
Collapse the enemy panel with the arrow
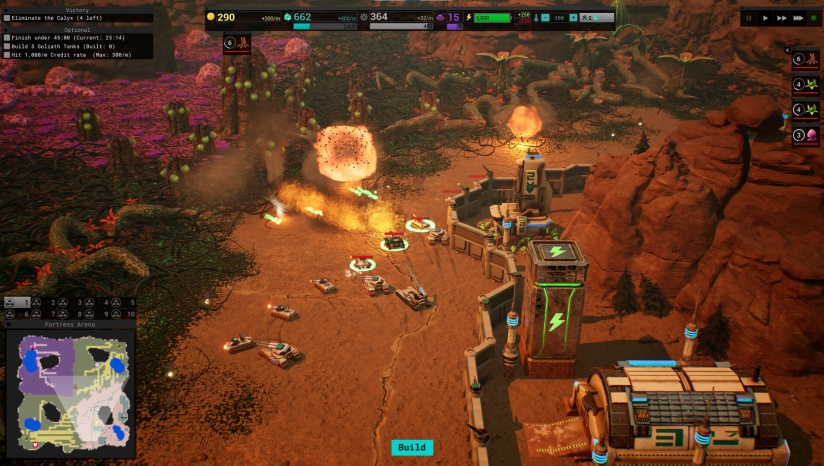(x=788, y=49)
